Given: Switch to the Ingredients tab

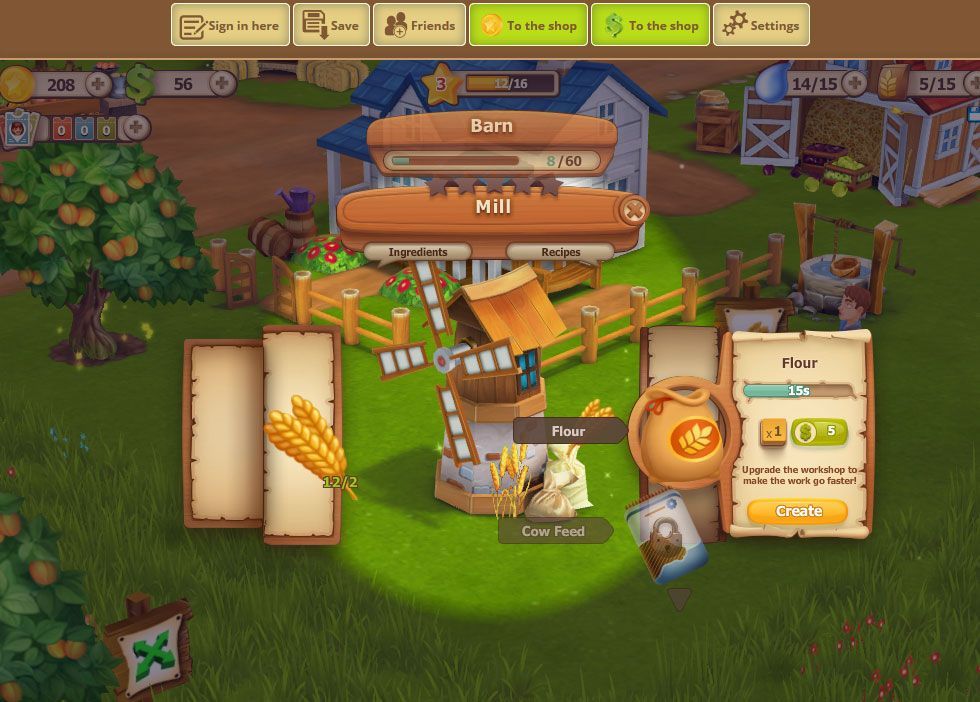Looking at the screenshot, I should pyautogui.click(x=418, y=252).
